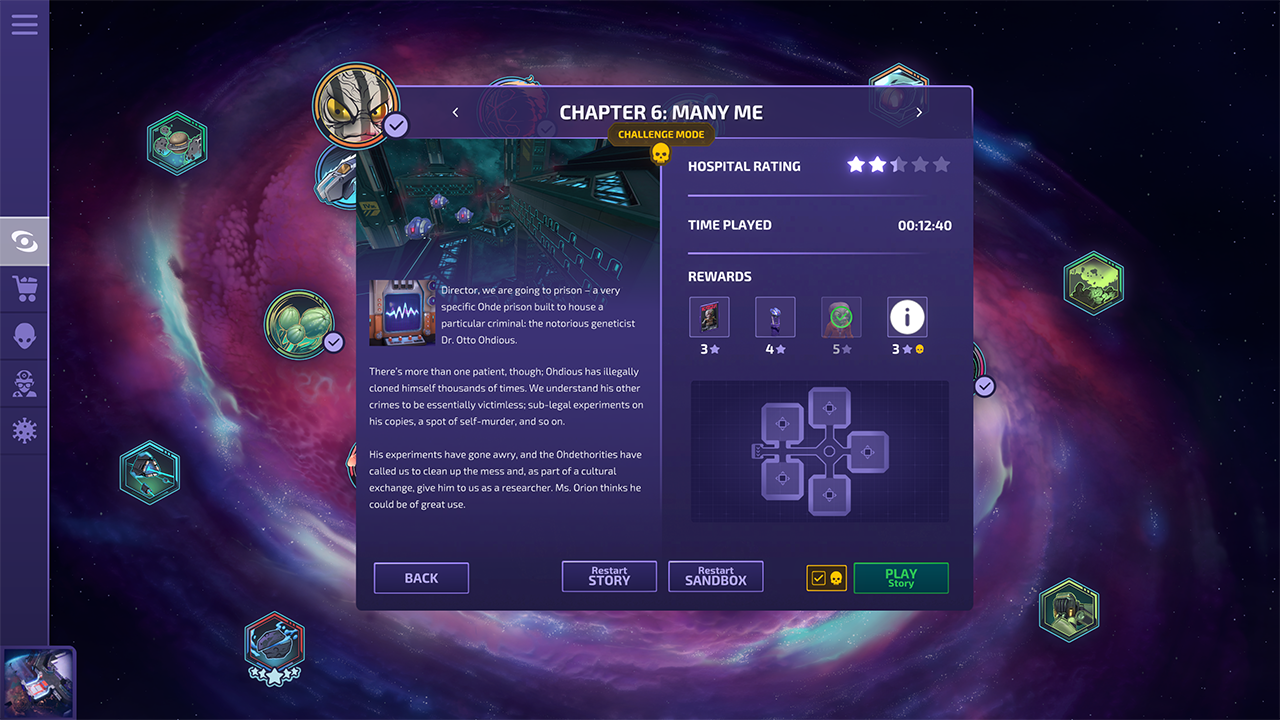Click the third hospital rating star
The height and width of the screenshot is (720, 1280).
point(897,164)
